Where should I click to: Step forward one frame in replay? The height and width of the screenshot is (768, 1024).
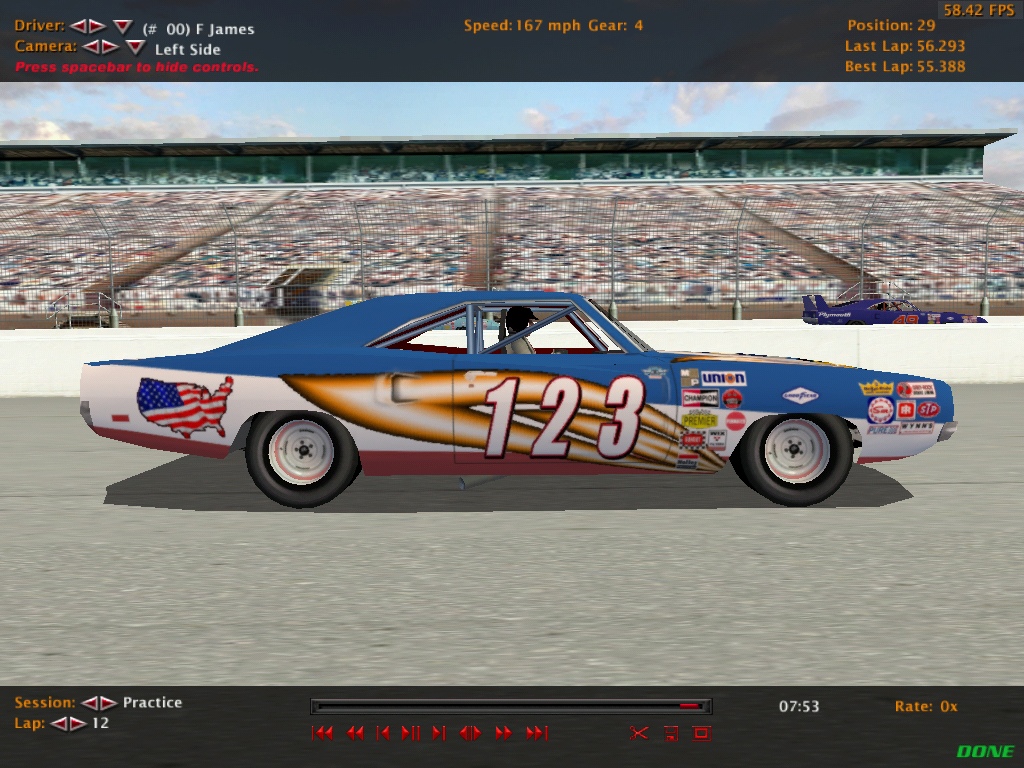coord(438,733)
